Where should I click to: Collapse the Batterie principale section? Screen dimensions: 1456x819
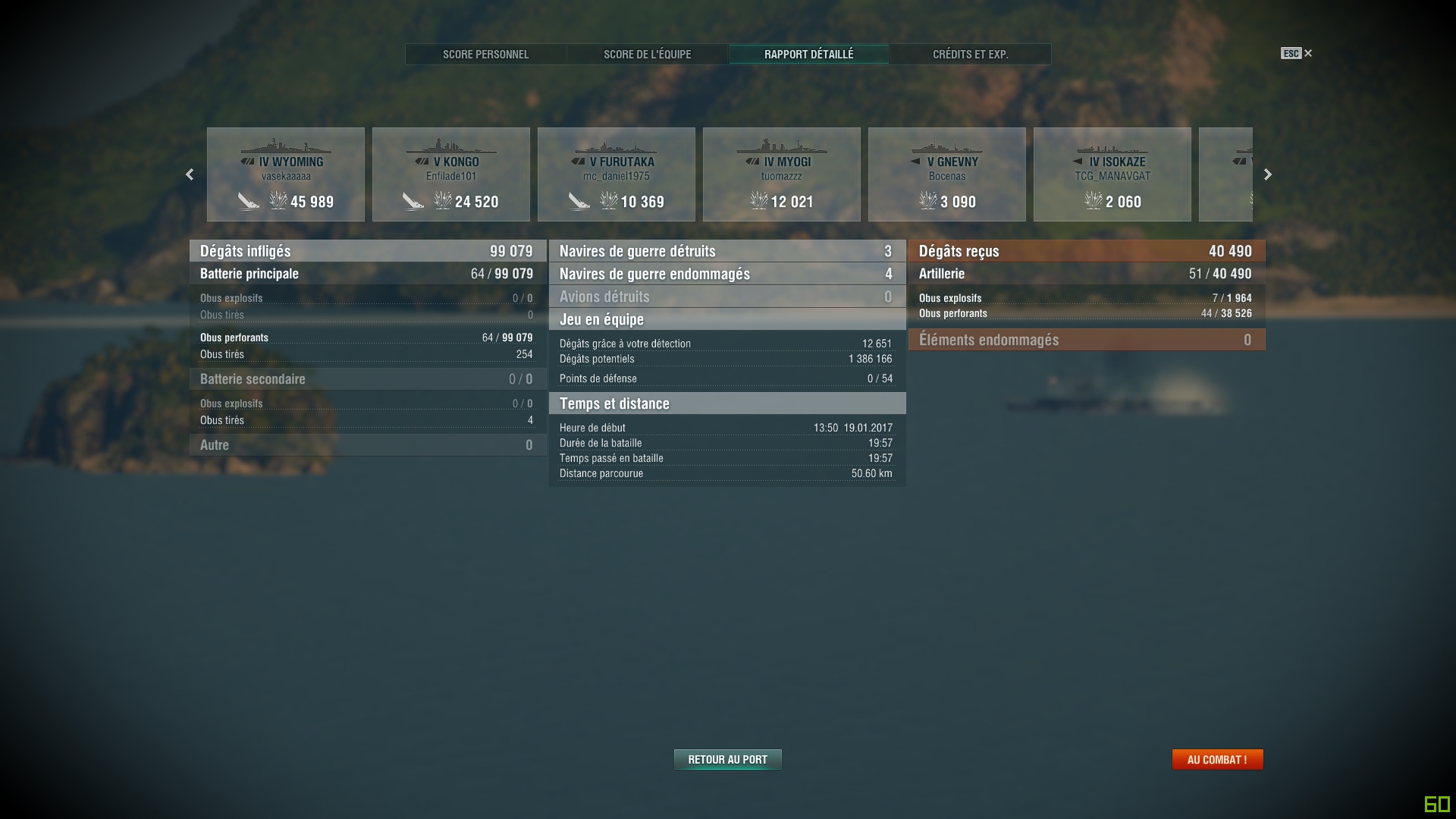point(366,274)
